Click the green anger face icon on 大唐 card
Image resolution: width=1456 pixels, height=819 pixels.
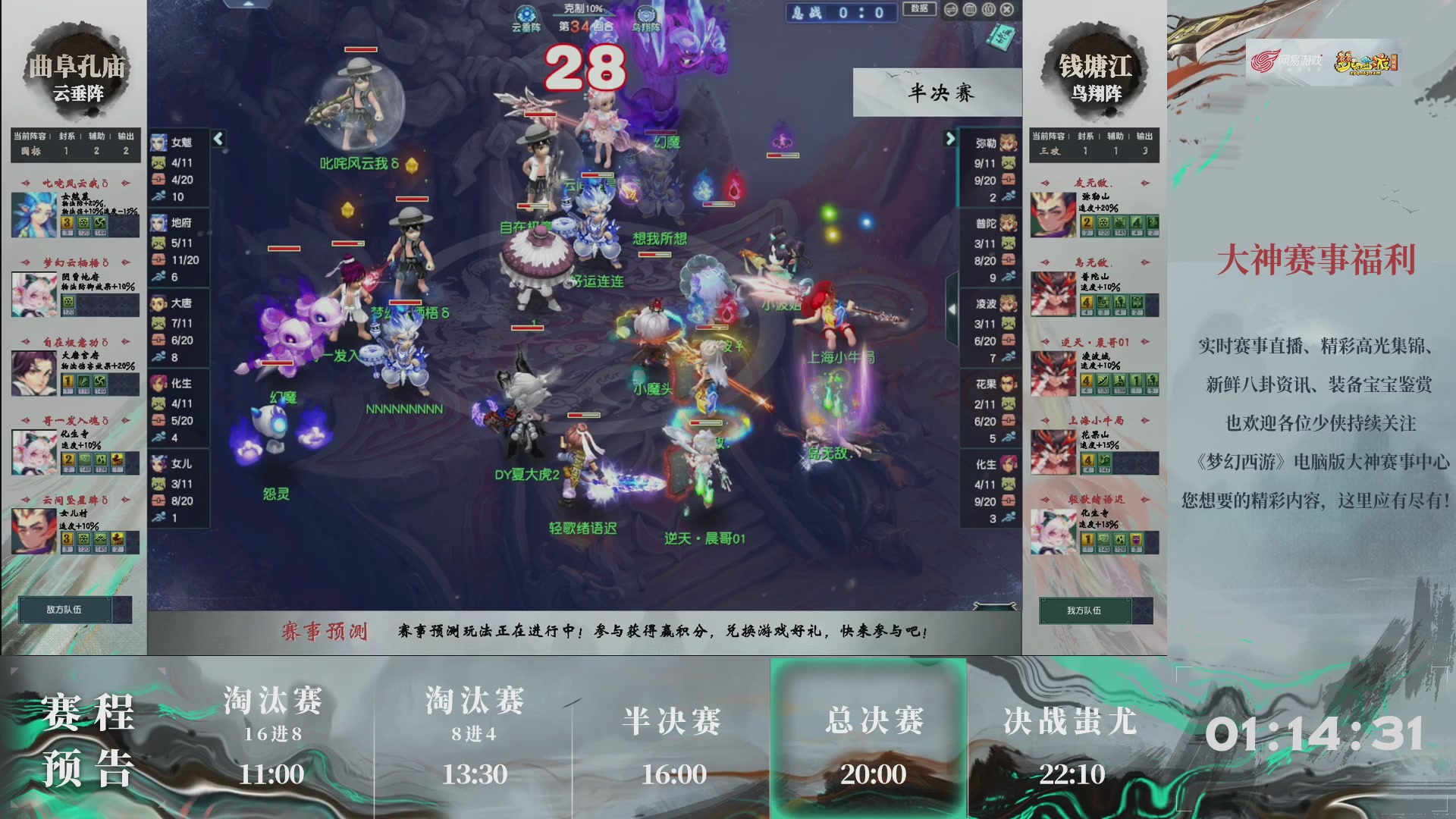tap(159, 322)
